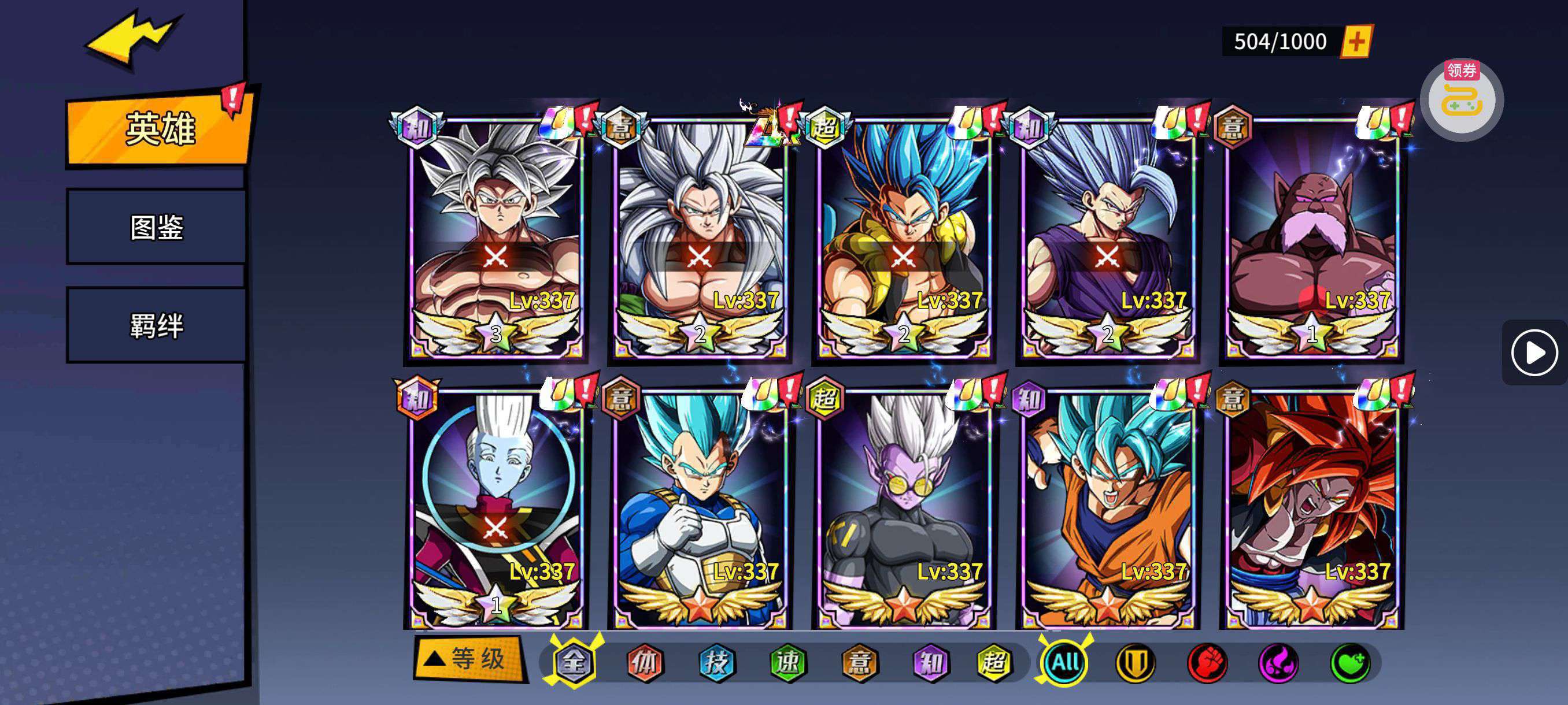Show all roles with the All filter
Screen dimensions: 1568x705
pyautogui.click(x=1066, y=662)
